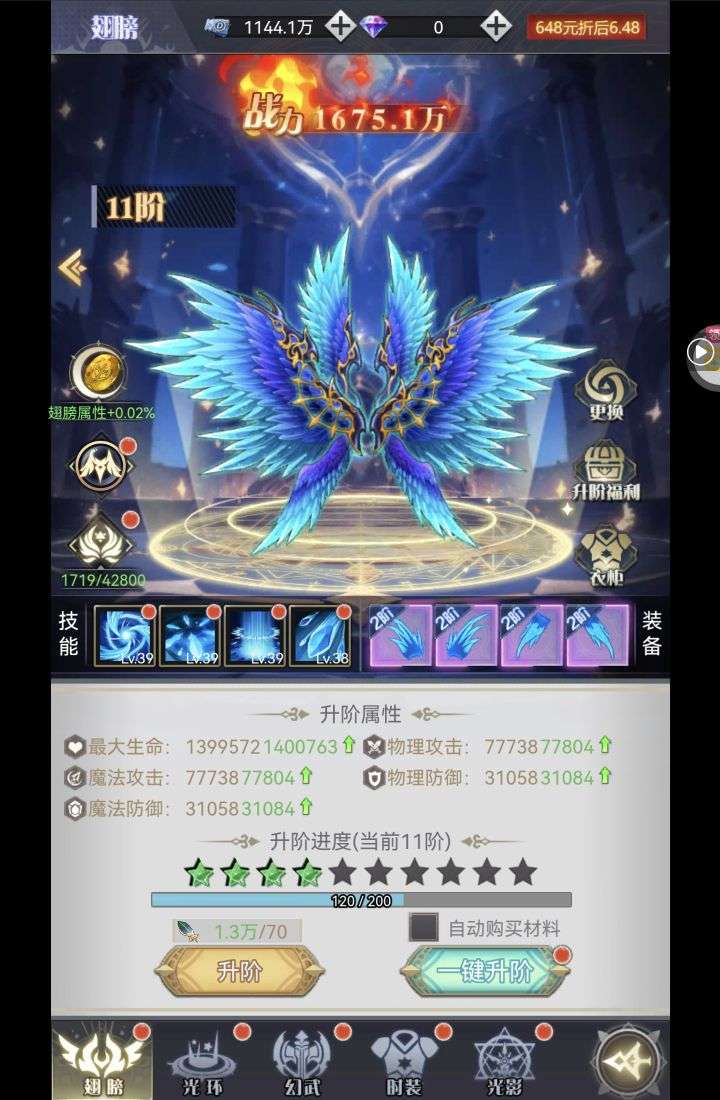
Task: Add more silver currency with plus button
Action: coord(340,27)
